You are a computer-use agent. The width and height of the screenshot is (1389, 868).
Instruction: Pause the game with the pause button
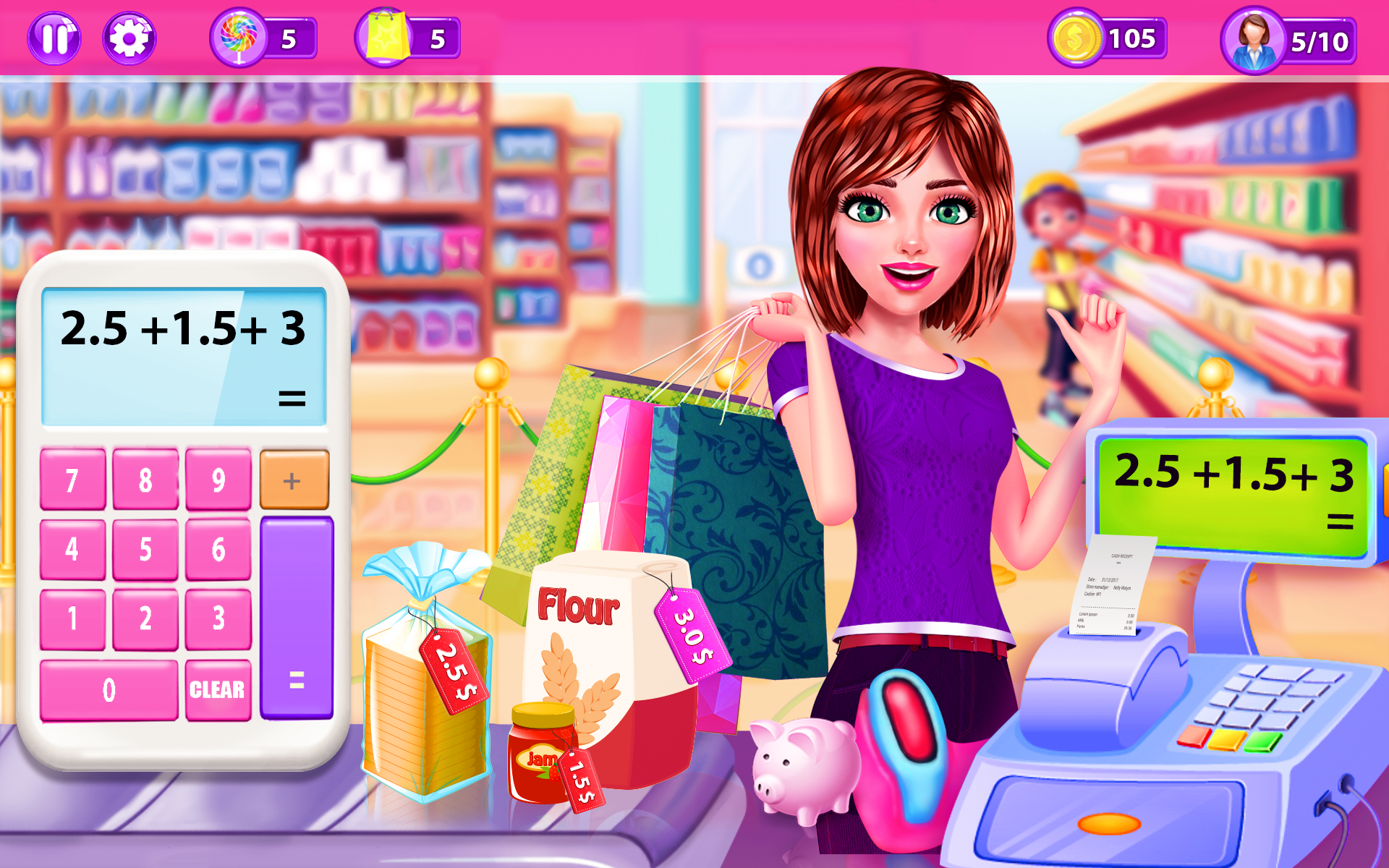pyautogui.click(x=54, y=38)
